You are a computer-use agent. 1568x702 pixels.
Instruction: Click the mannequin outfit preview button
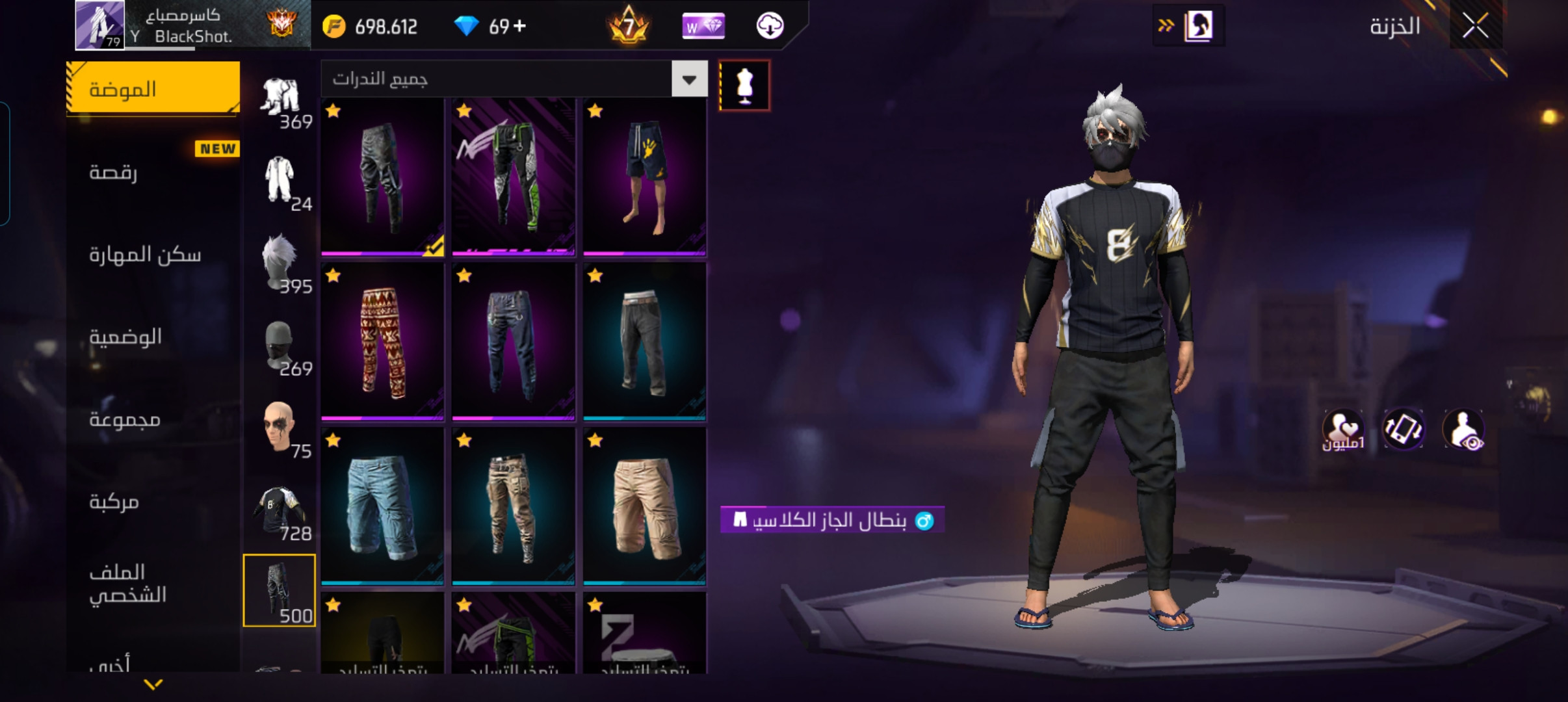point(744,86)
